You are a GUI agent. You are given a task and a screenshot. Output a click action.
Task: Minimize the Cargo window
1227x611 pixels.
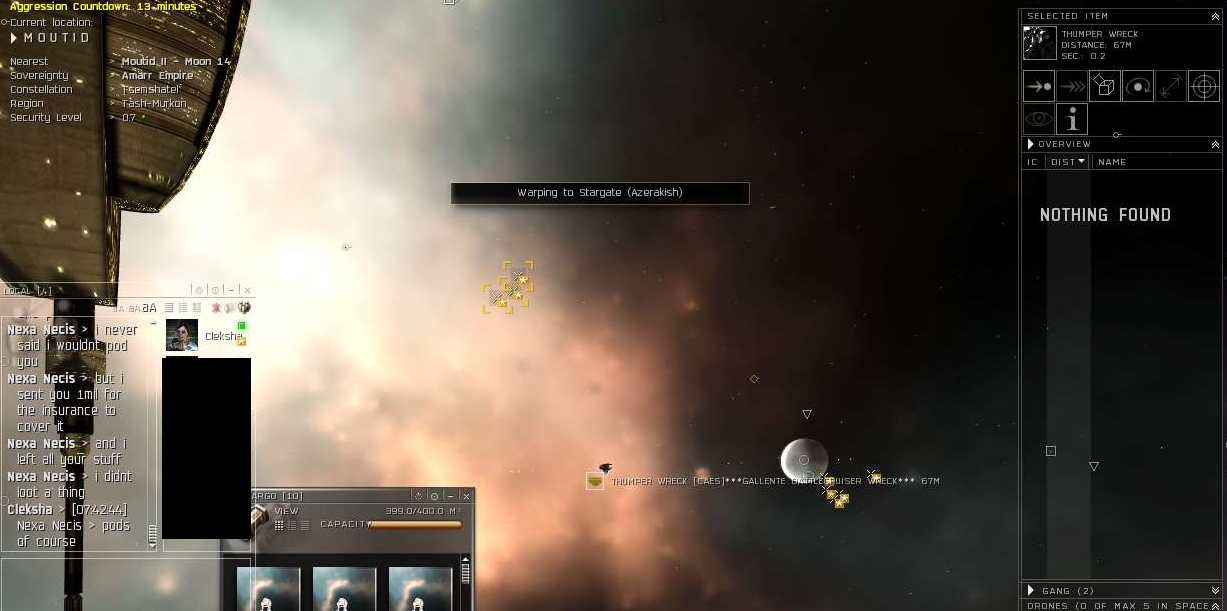450,496
